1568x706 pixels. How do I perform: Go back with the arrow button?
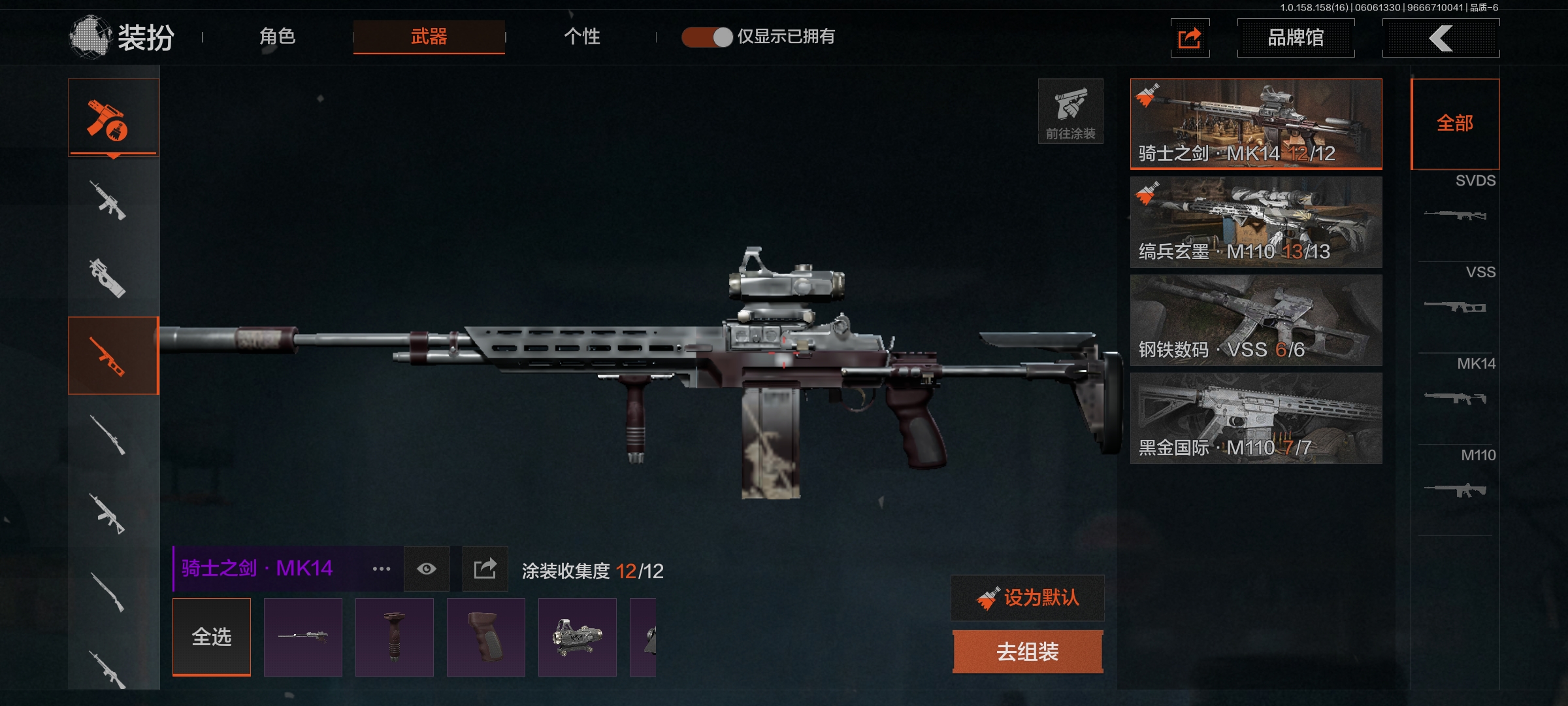(1441, 38)
